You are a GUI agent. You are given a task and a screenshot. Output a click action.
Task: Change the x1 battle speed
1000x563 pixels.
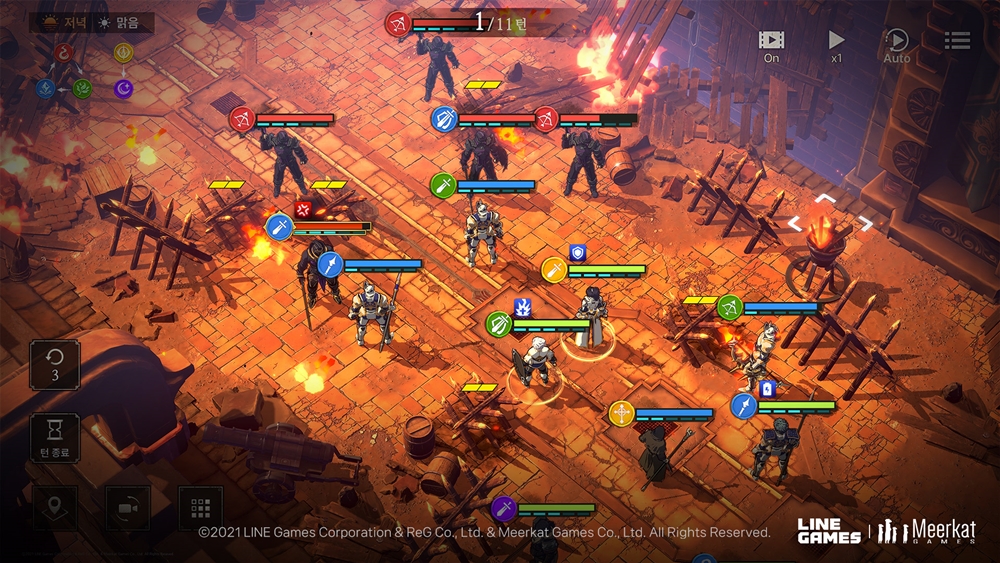836,43
